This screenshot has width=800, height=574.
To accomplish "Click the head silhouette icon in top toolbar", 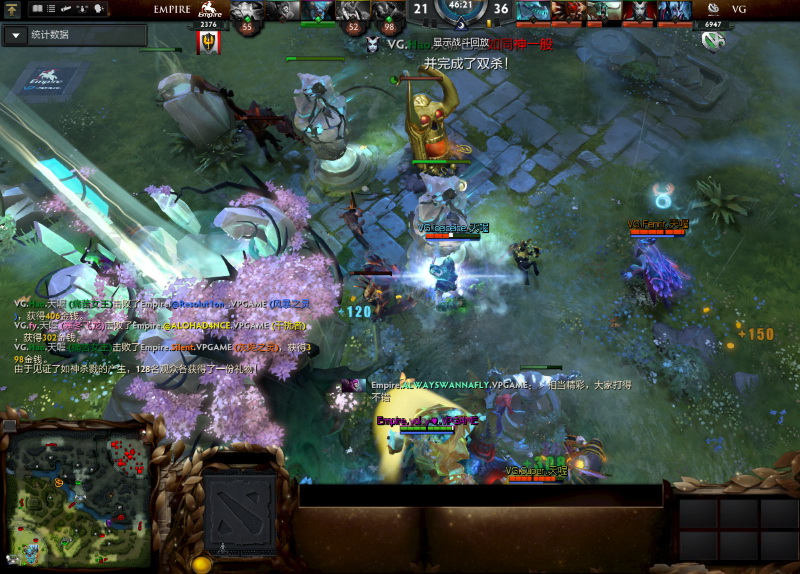I will pyautogui.click(x=100, y=8).
